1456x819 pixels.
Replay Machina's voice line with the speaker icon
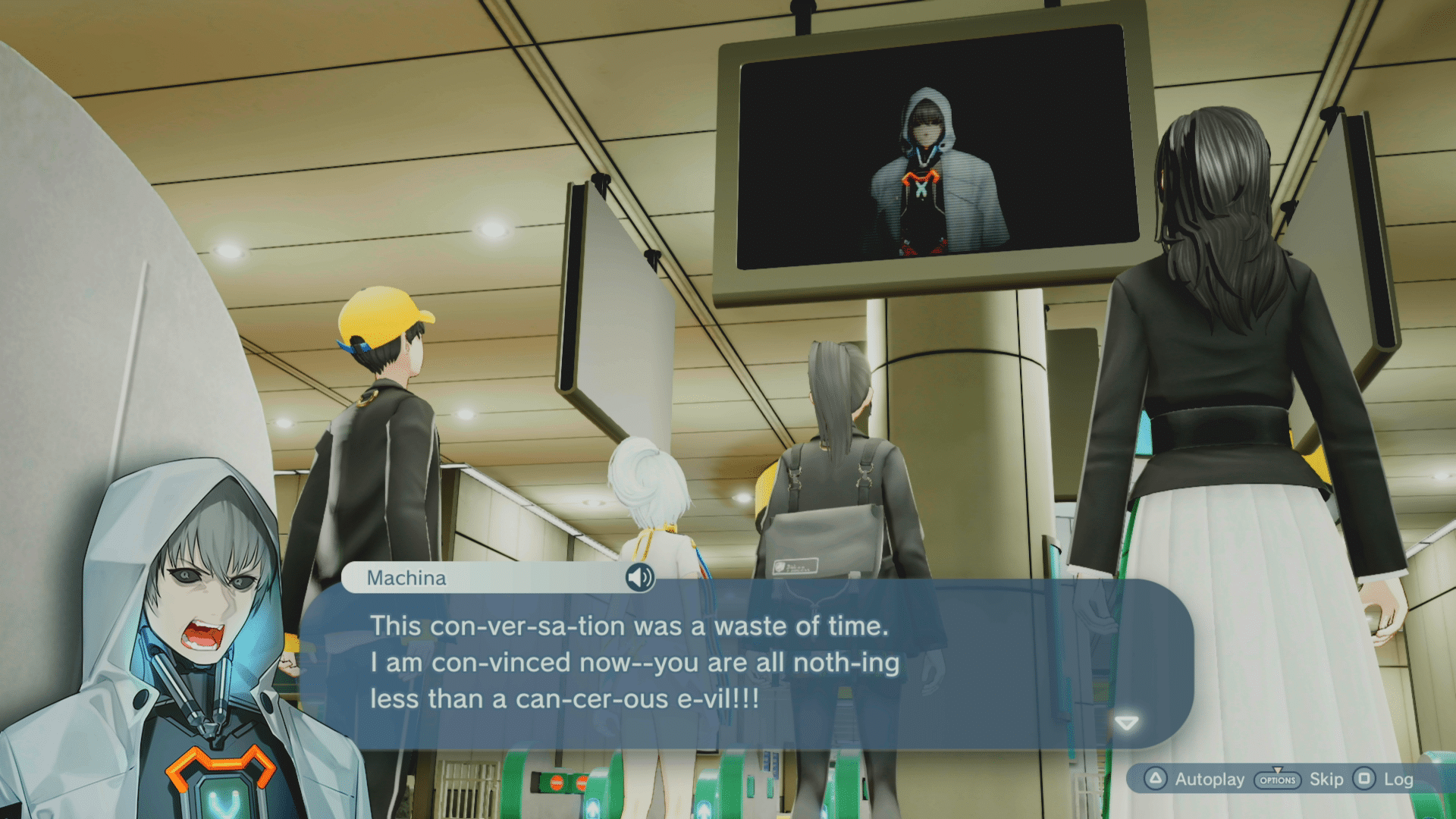tap(639, 578)
